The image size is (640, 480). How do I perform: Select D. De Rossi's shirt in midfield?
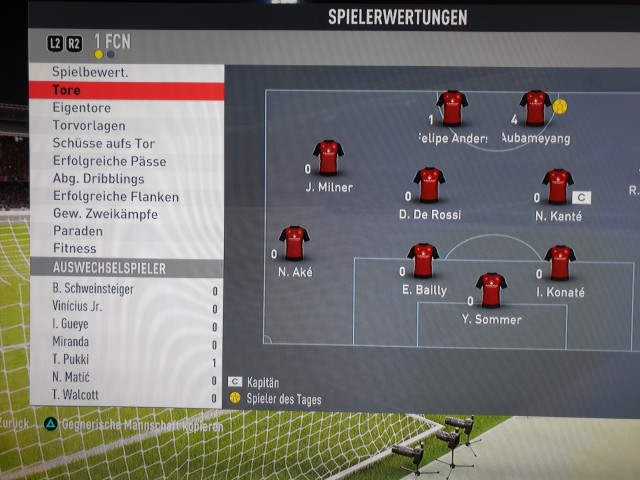tap(429, 184)
